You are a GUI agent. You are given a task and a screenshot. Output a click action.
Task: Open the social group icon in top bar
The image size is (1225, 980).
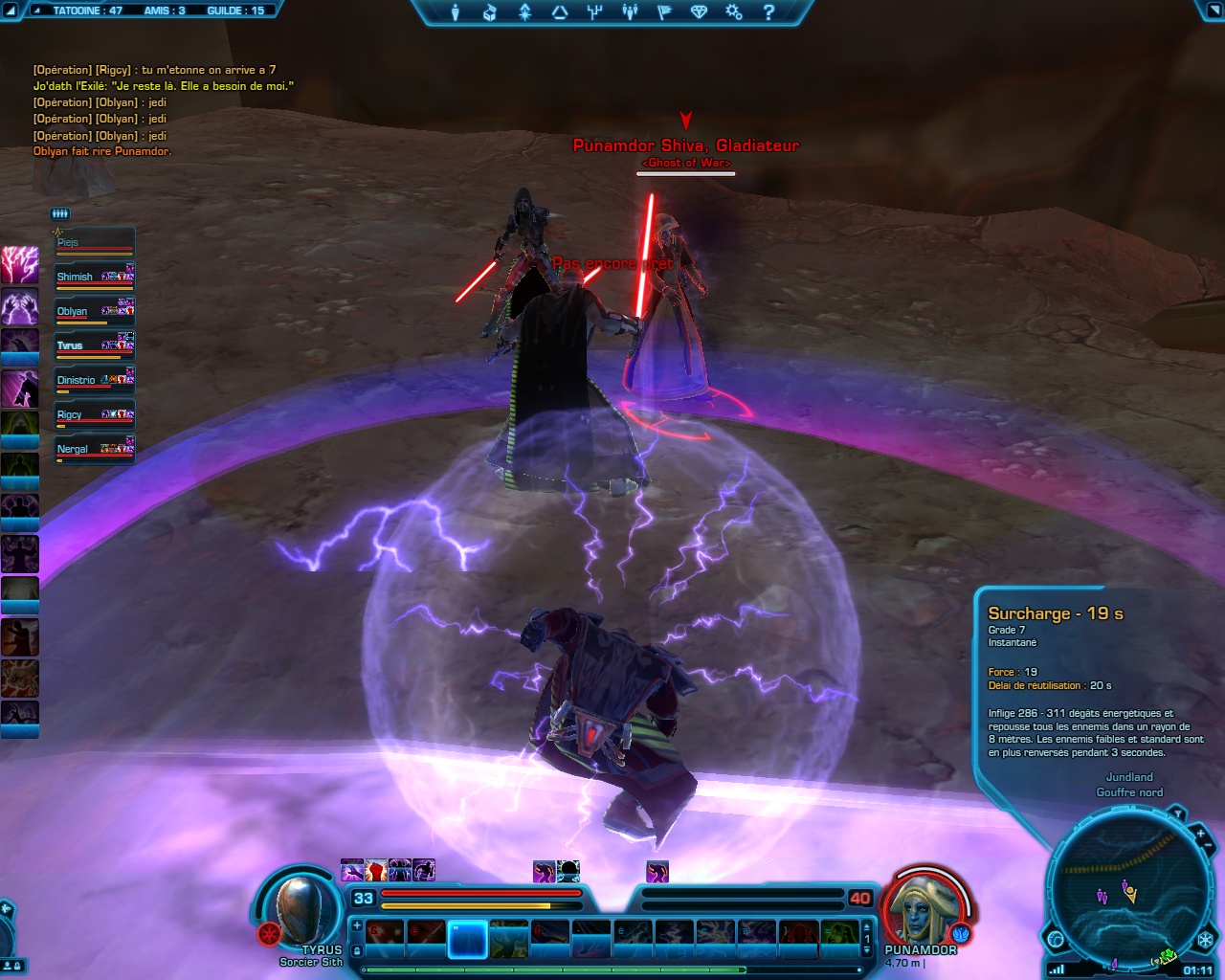click(630, 12)
